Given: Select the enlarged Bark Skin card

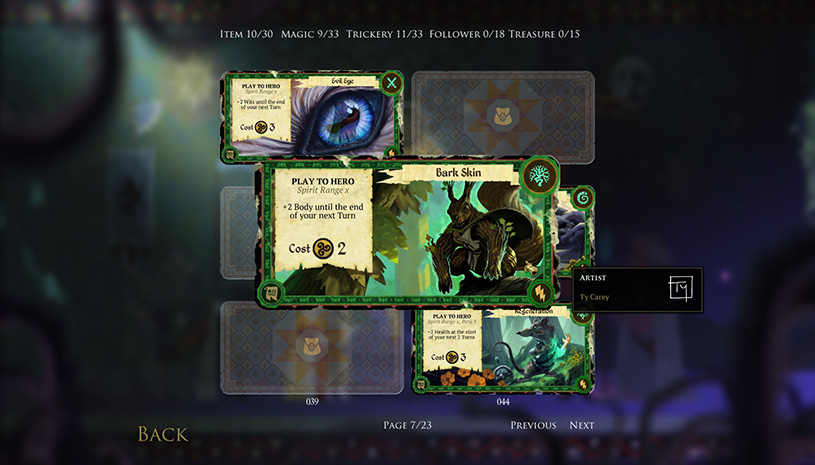Looking at the screenshot, I should pos(405,233).
